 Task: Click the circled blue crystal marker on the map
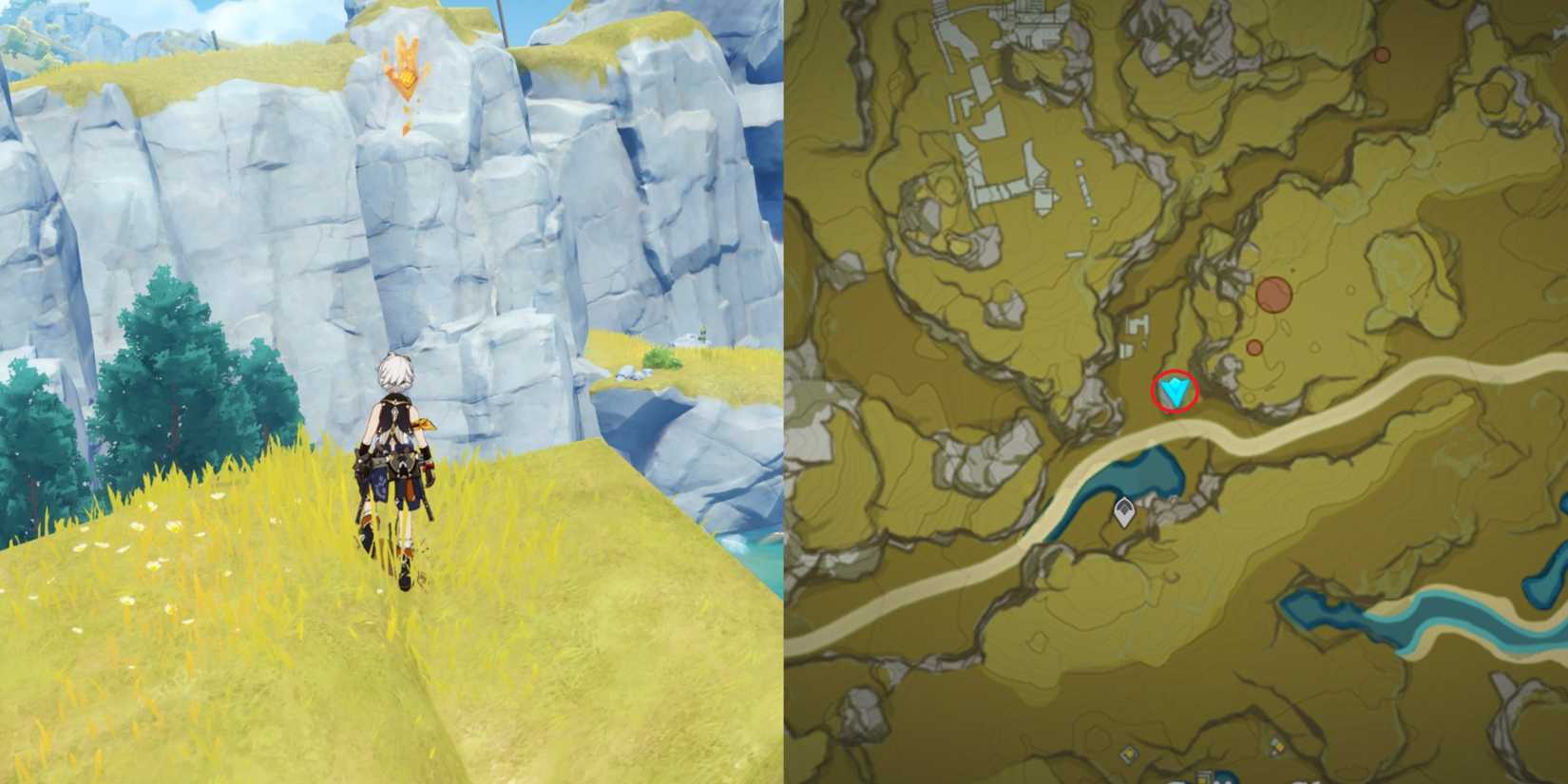click(x=1174, y=389)
